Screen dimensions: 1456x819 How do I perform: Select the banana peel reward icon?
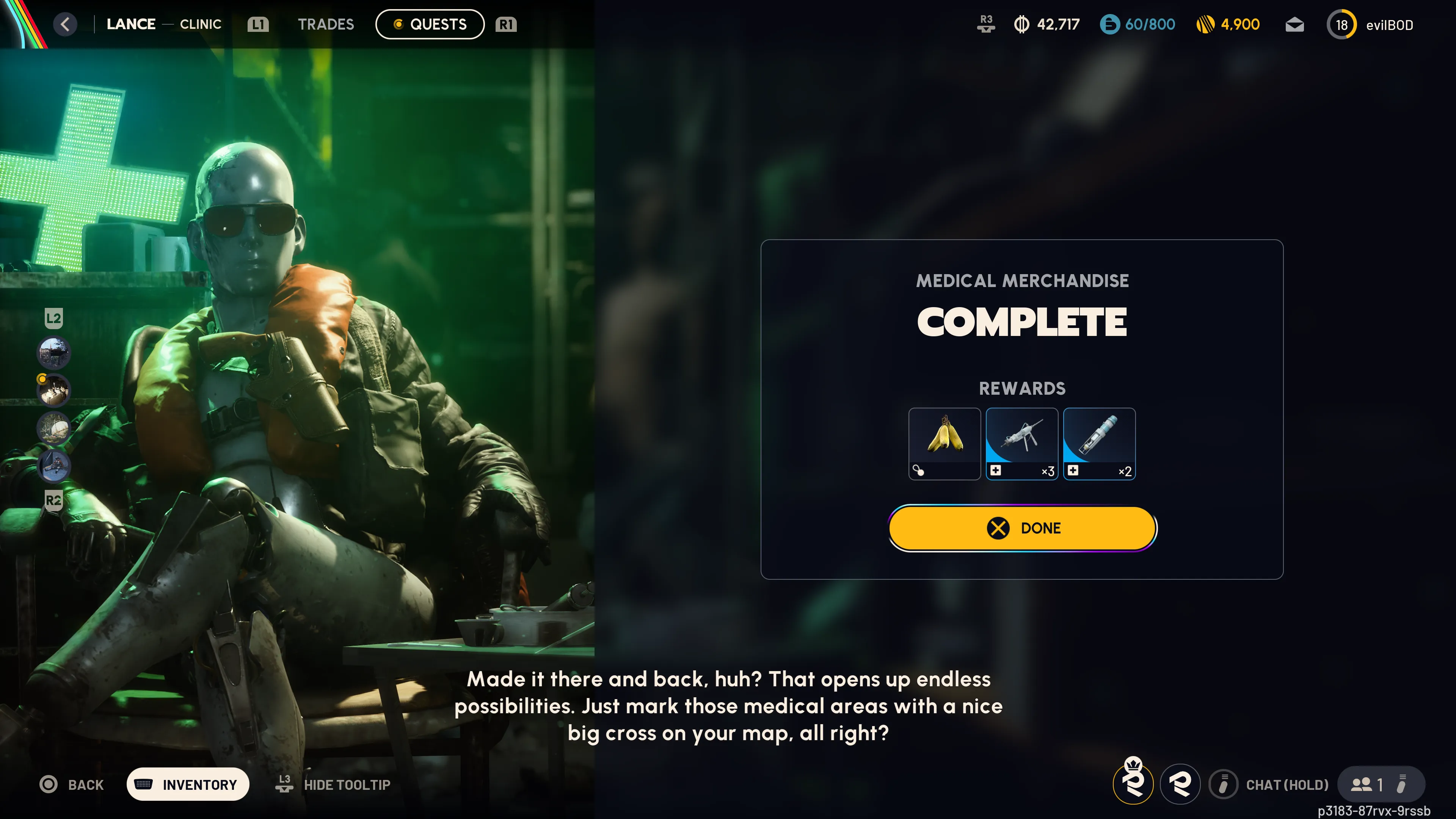[x=945, y=444]
